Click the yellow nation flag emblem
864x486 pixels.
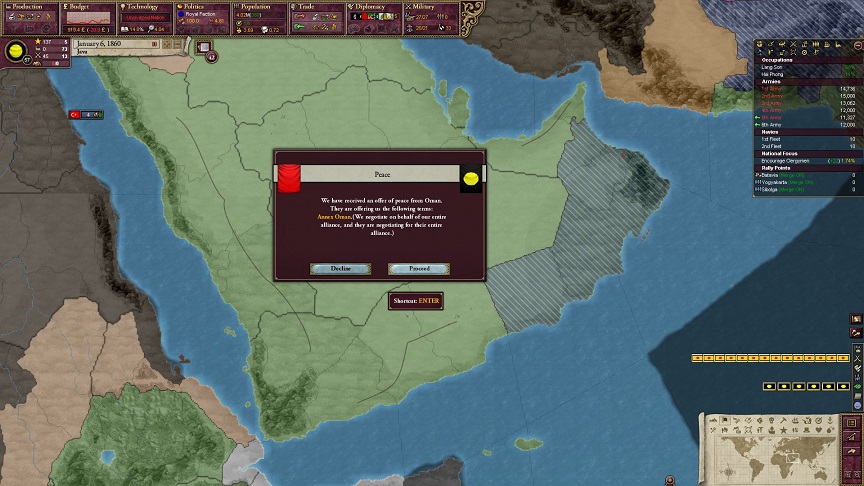tap(16, 52)
